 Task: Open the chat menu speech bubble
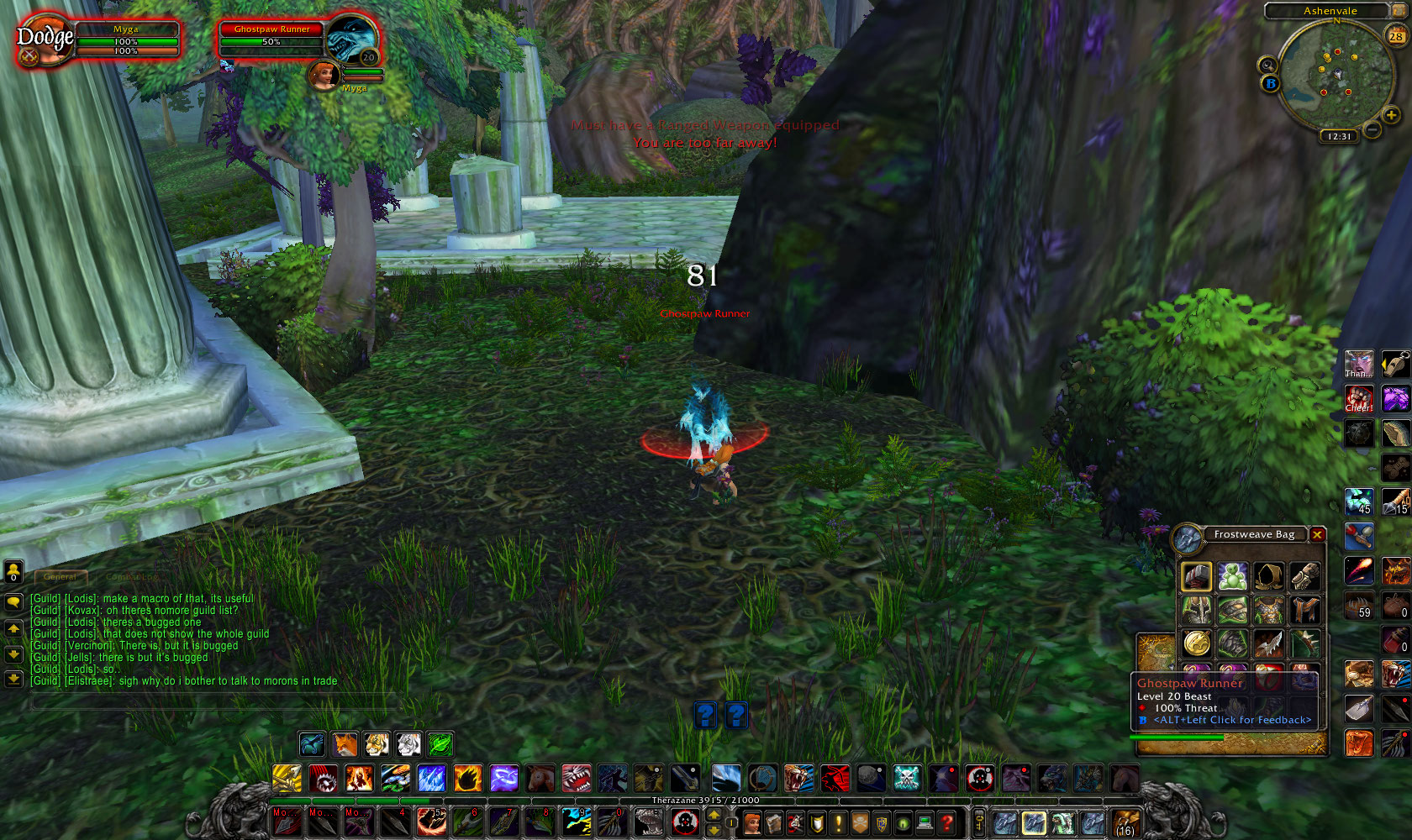[13, 601]
